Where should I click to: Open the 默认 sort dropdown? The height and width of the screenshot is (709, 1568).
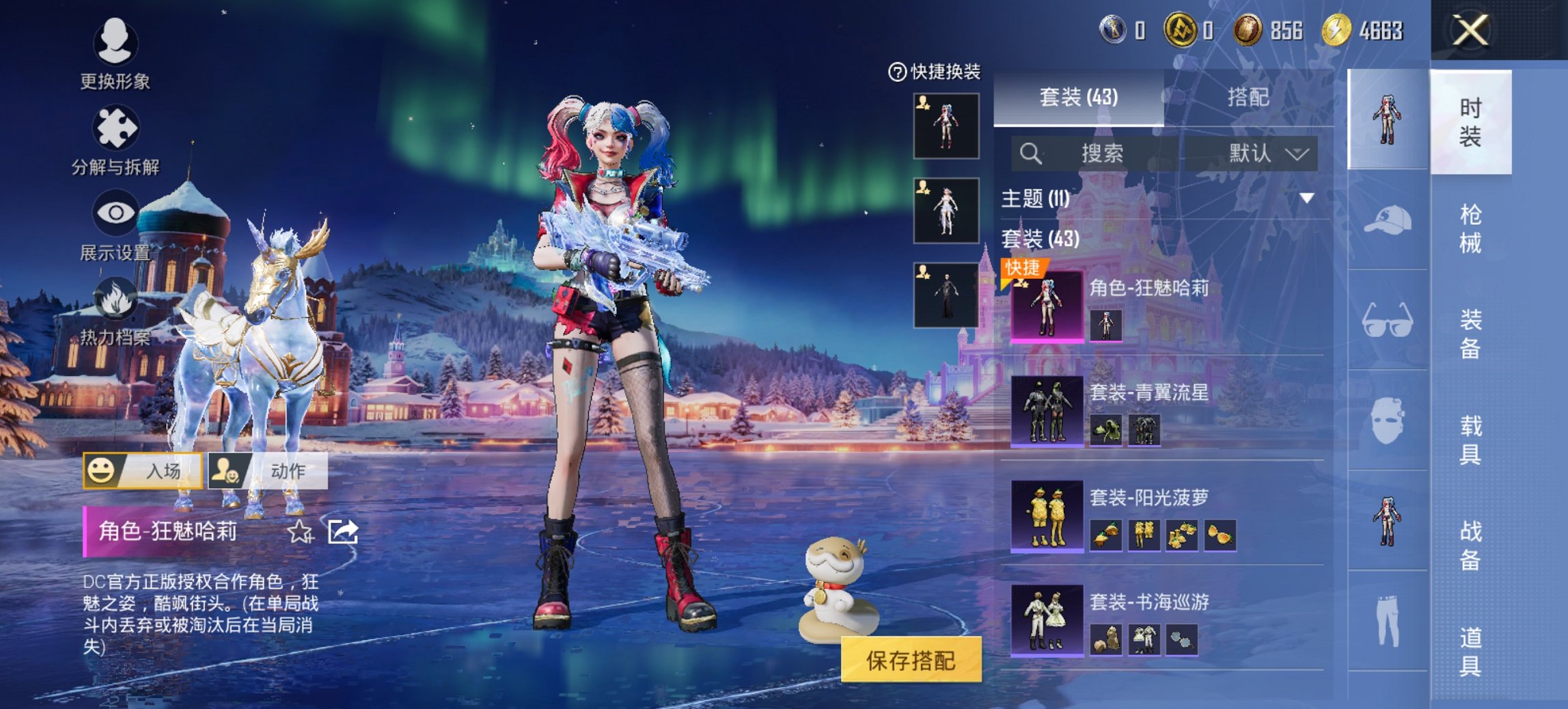coord(1268,153)
